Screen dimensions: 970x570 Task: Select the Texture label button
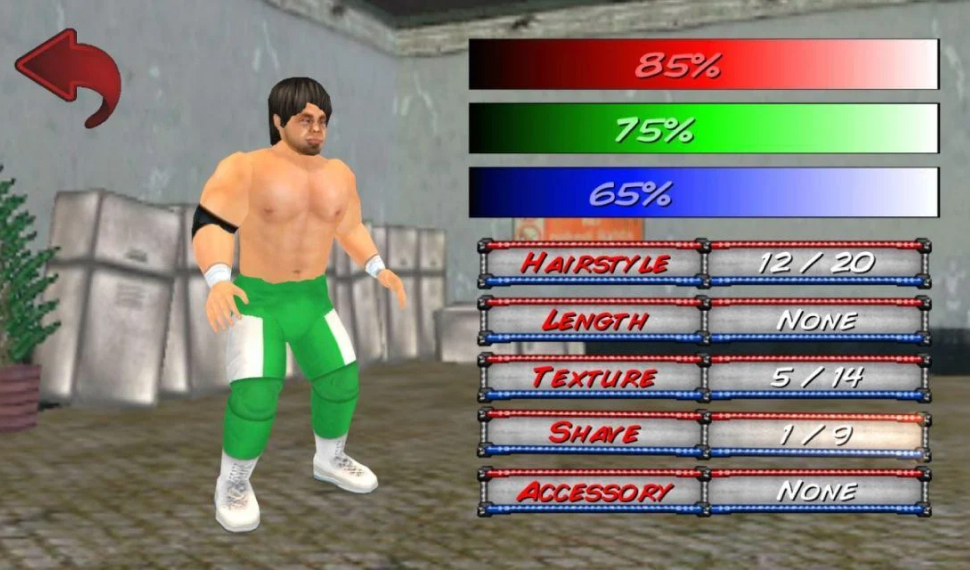594,377
